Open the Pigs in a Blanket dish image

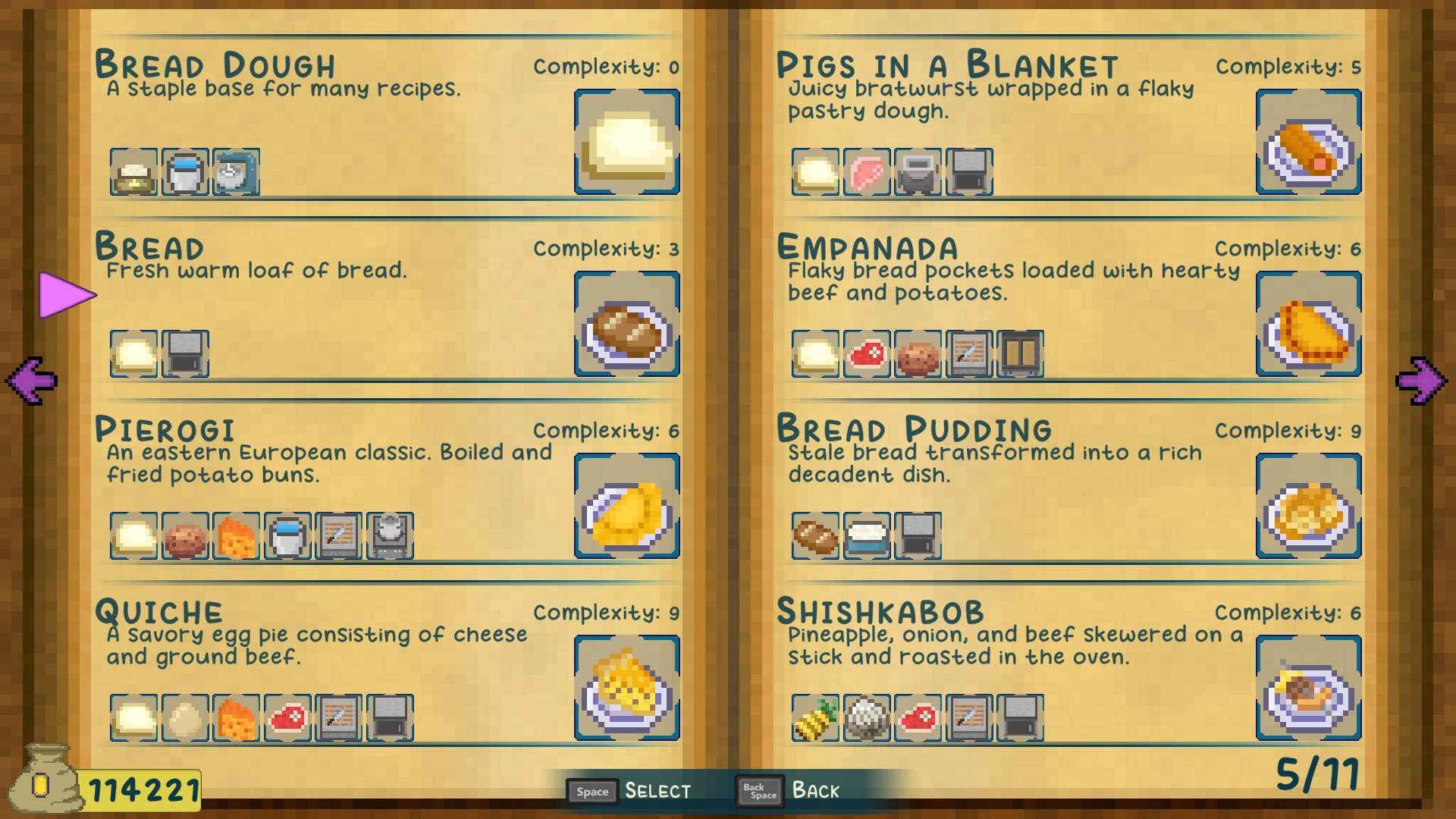pos(1309,143)
